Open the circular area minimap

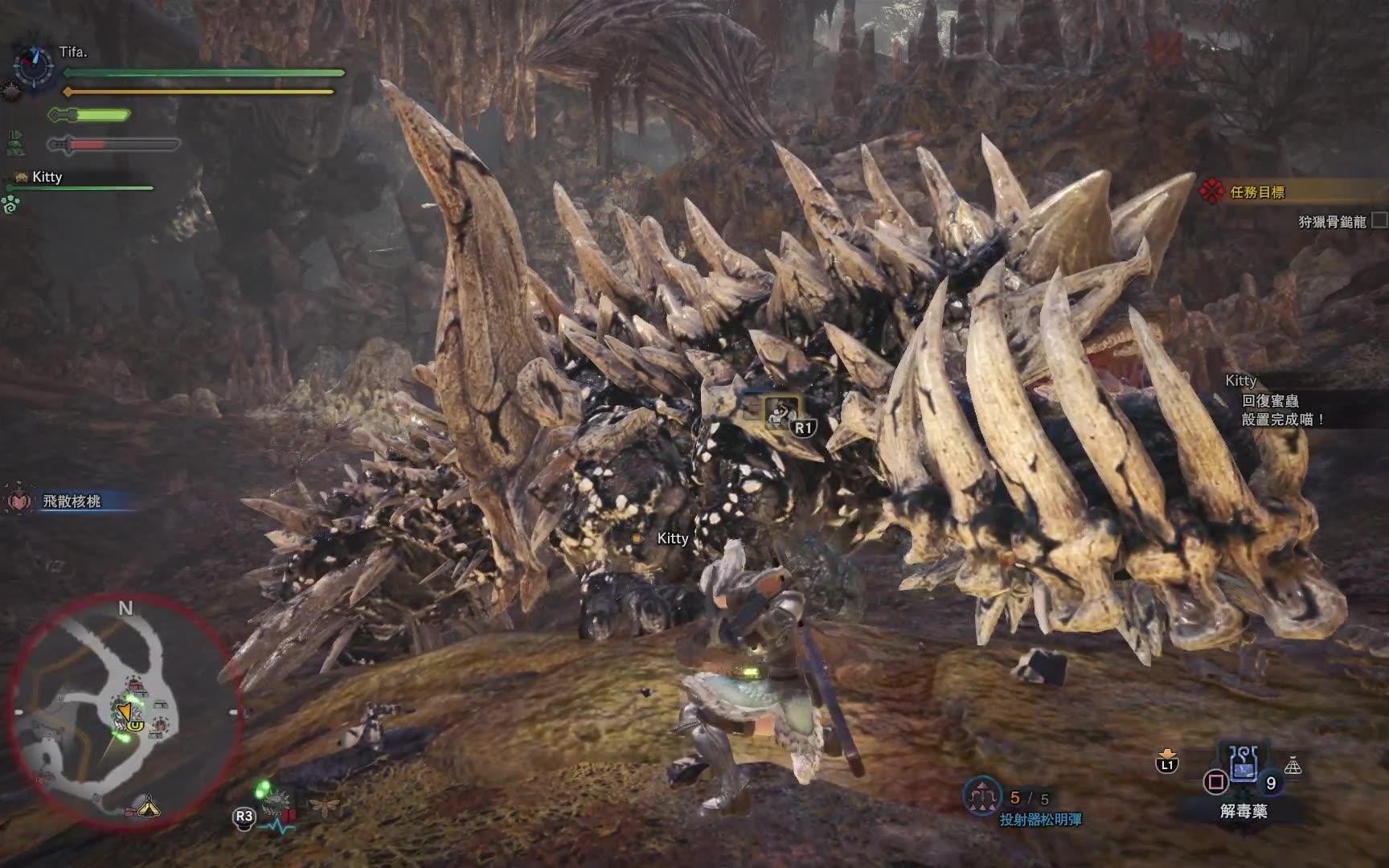(125, 712)
